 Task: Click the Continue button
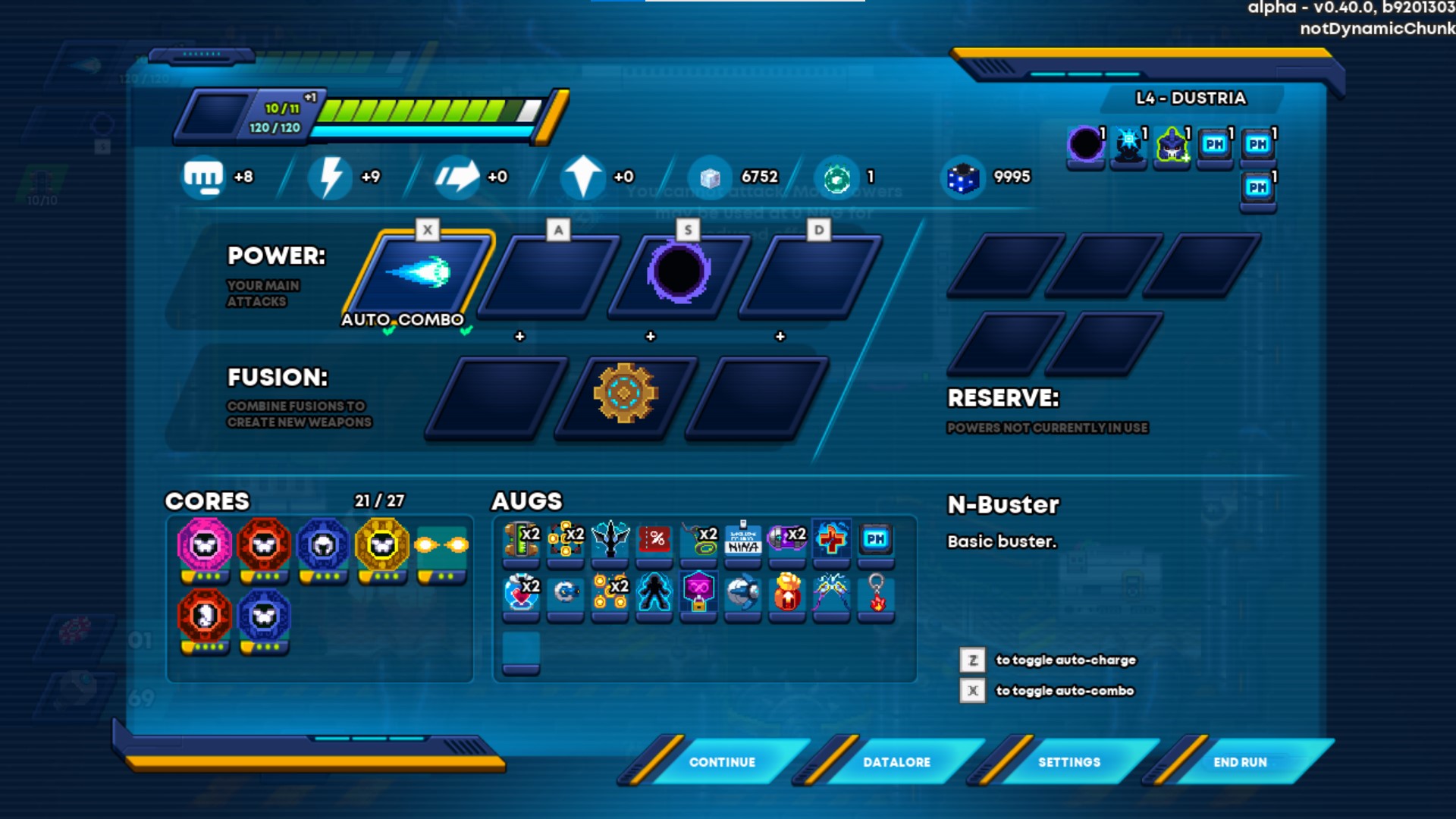pos(721,761)
